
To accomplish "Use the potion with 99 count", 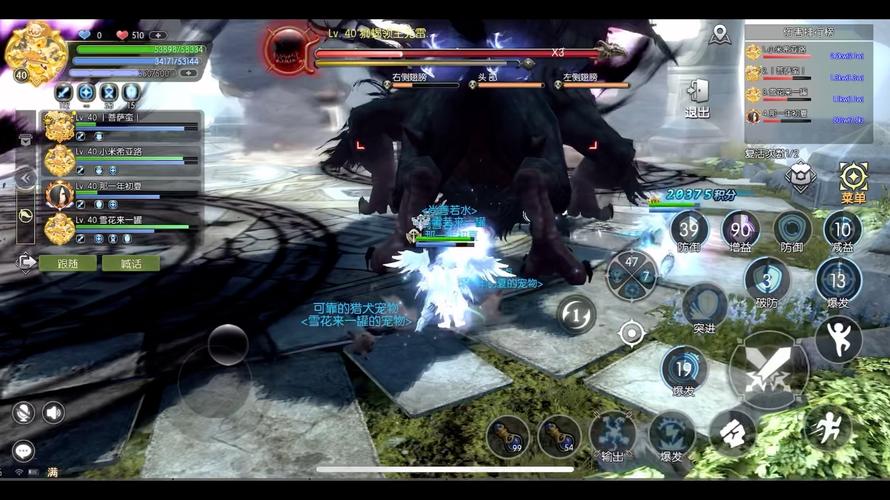I will [508, 436].
